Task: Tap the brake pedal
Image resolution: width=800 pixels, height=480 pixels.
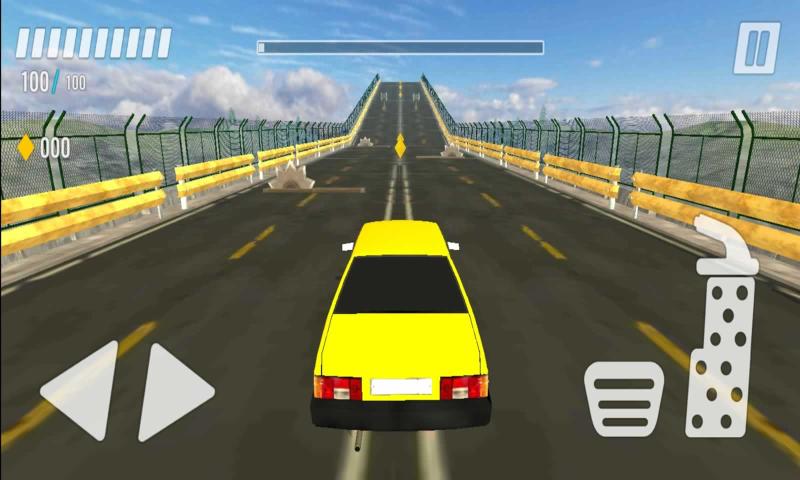Action: pos(624,399)
